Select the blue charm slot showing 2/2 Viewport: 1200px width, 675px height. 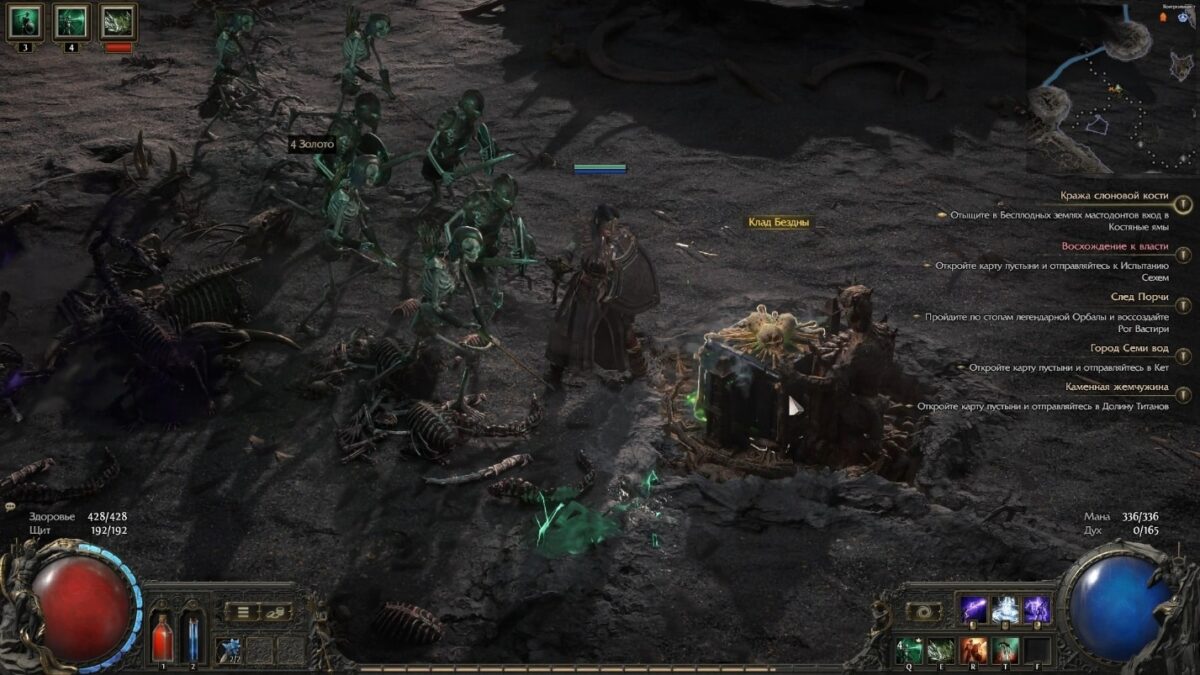point(231,648)
